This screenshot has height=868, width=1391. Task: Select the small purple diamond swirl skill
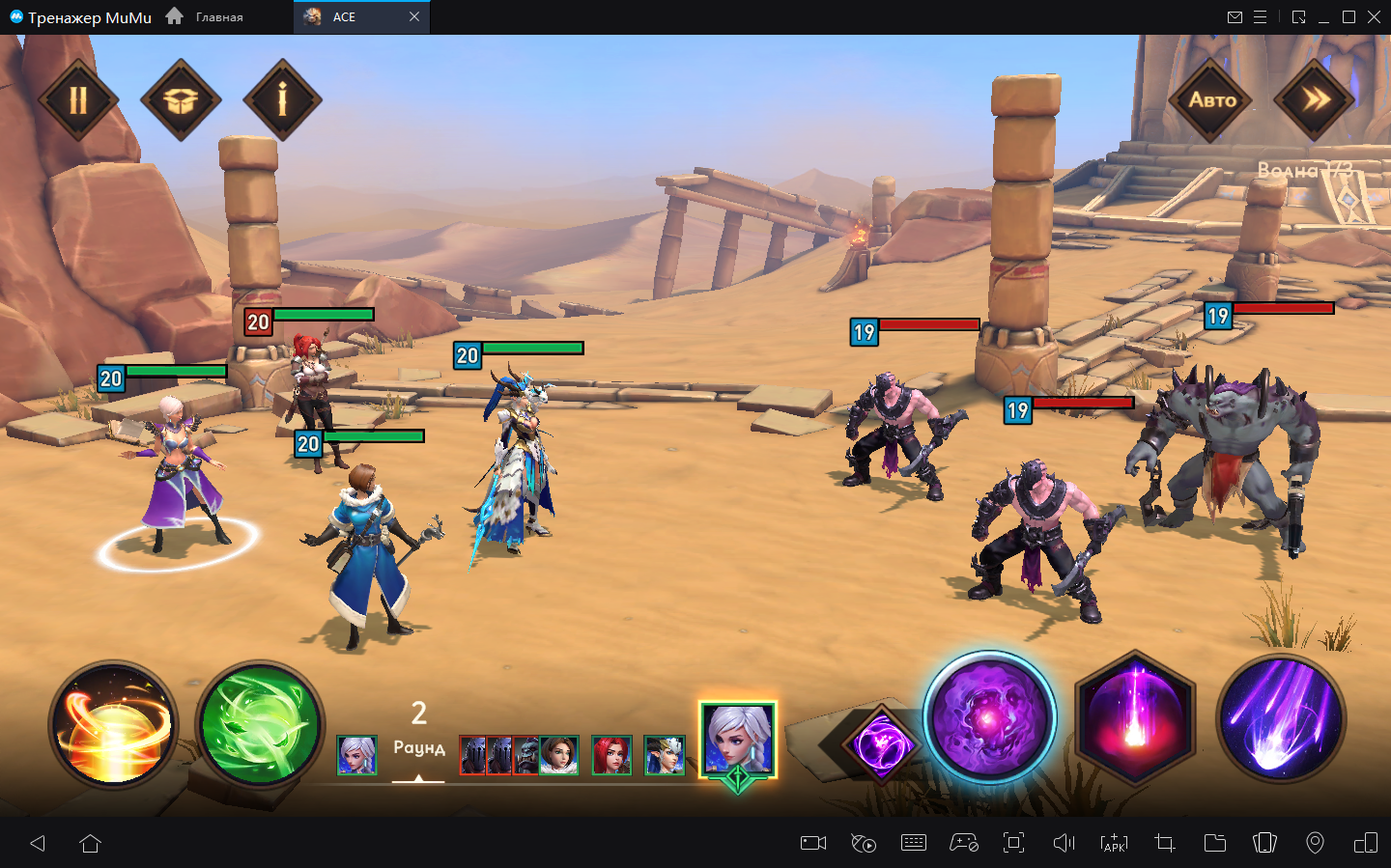[x=880, y=745]
